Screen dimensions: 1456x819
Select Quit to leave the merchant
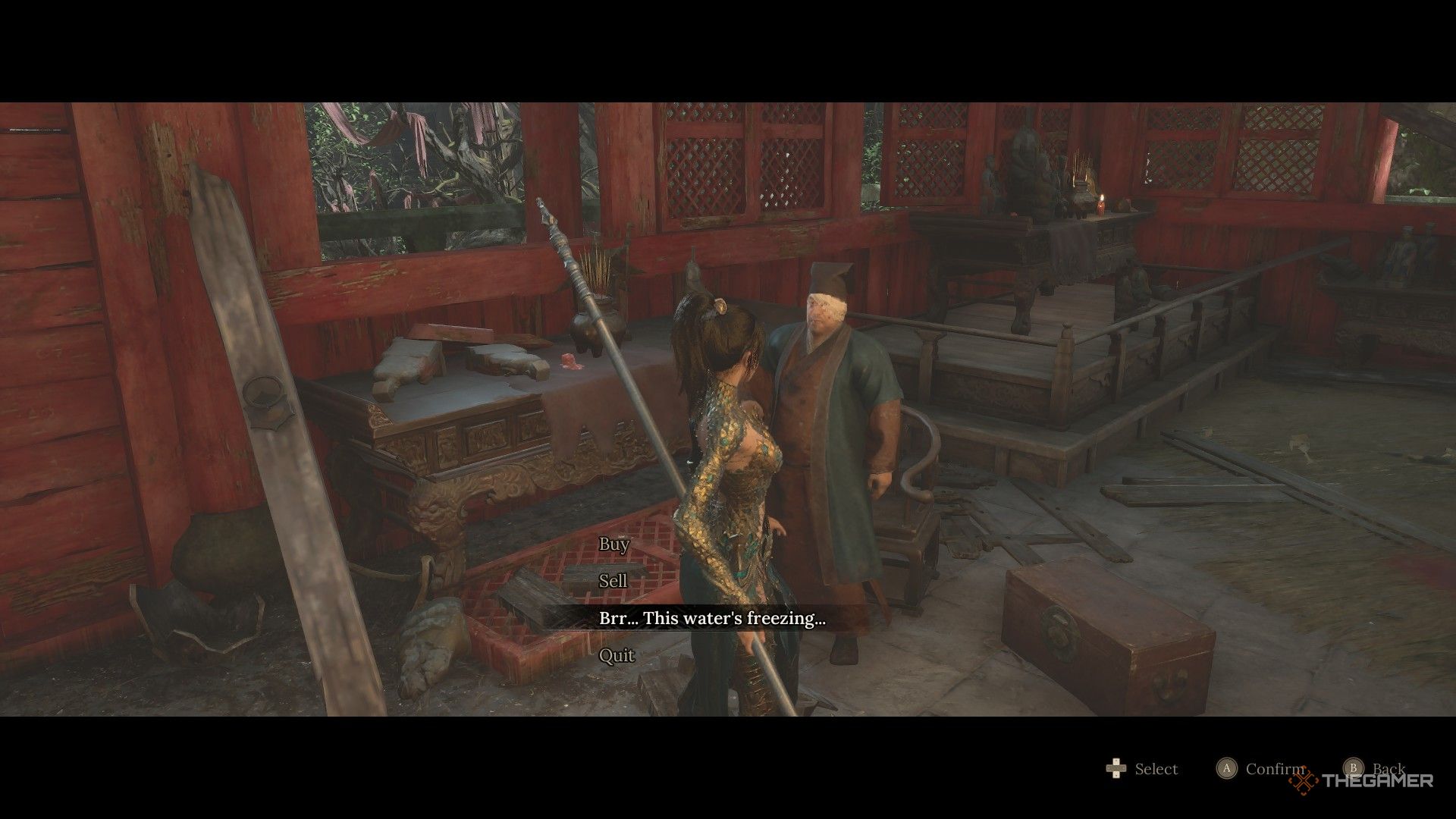pos(616,655)
